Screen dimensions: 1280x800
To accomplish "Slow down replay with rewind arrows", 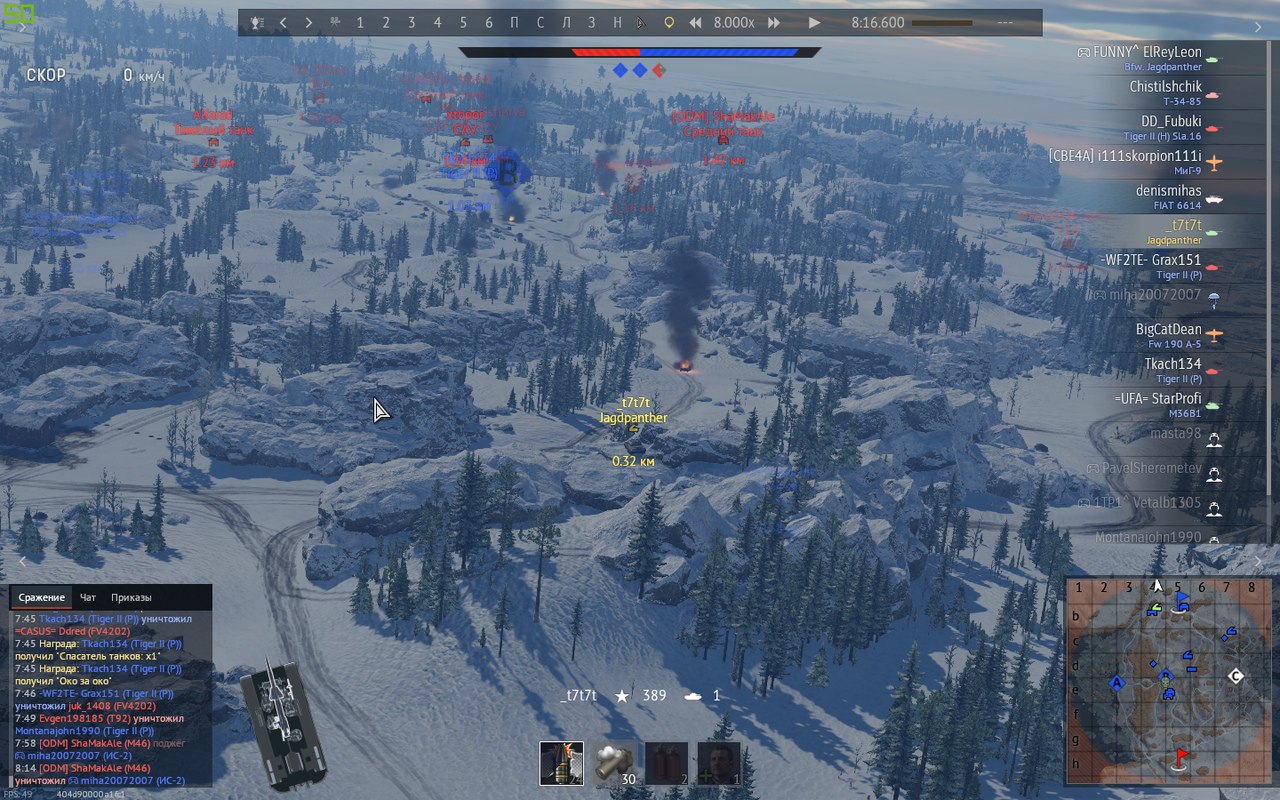I will [x=696, y=23].
